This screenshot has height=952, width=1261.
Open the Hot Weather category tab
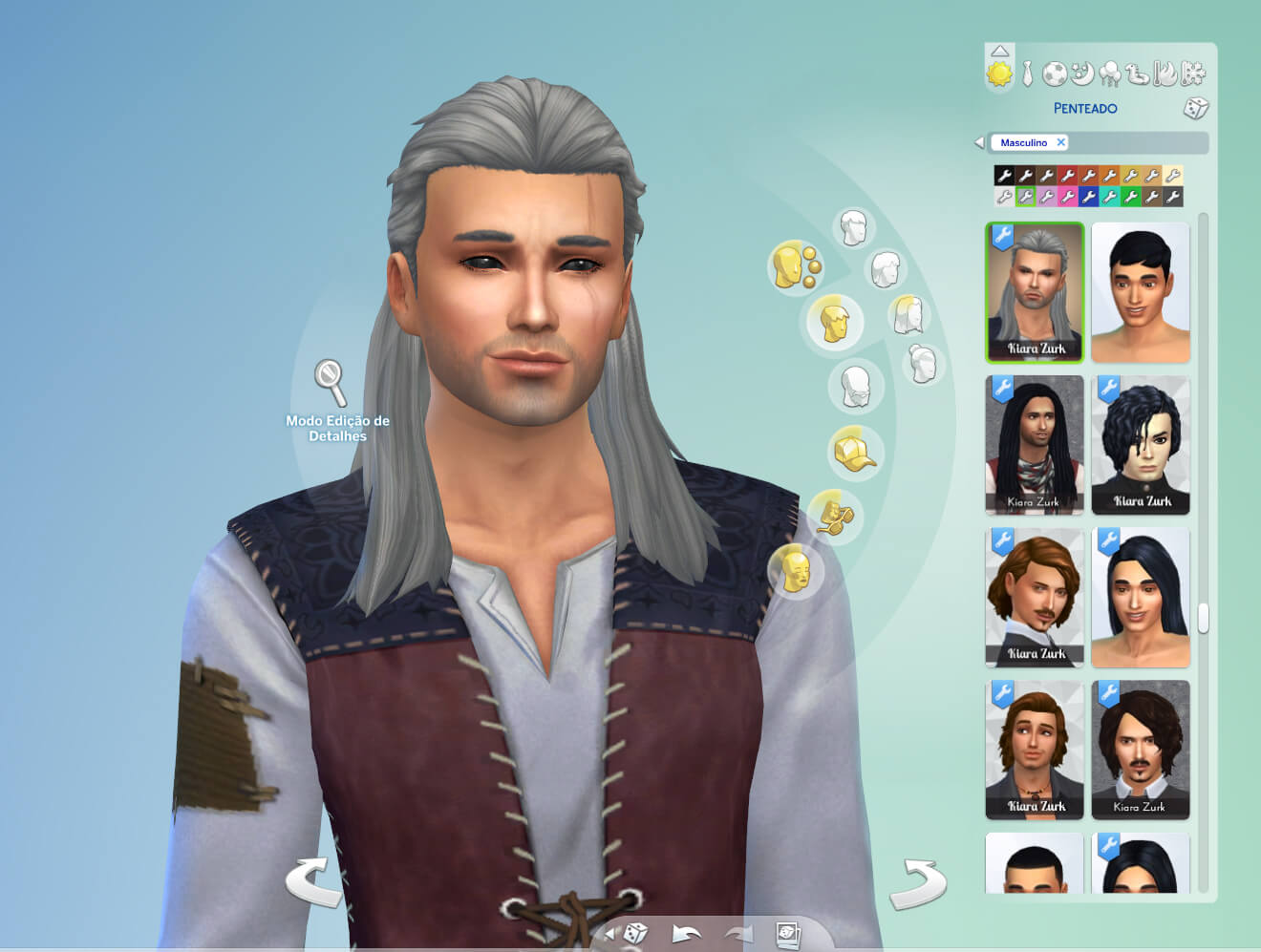1165,72
